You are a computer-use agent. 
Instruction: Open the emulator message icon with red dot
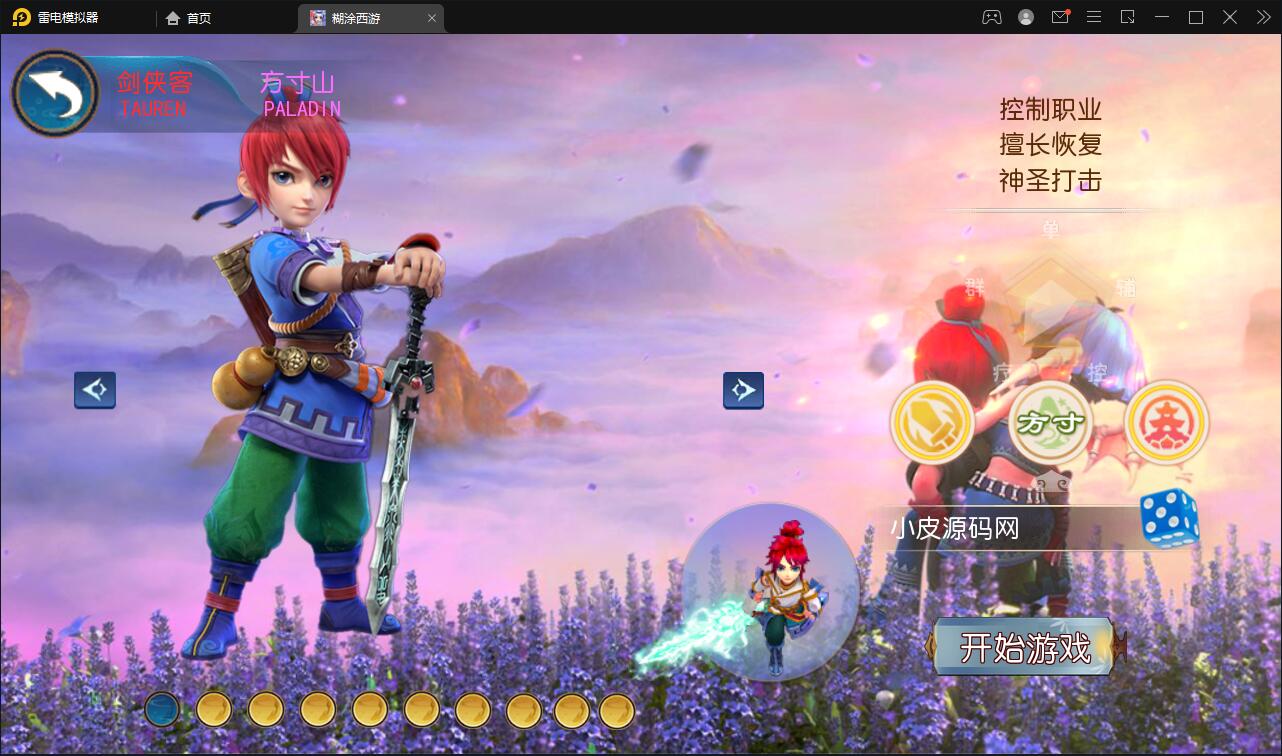pos(1060,17)
